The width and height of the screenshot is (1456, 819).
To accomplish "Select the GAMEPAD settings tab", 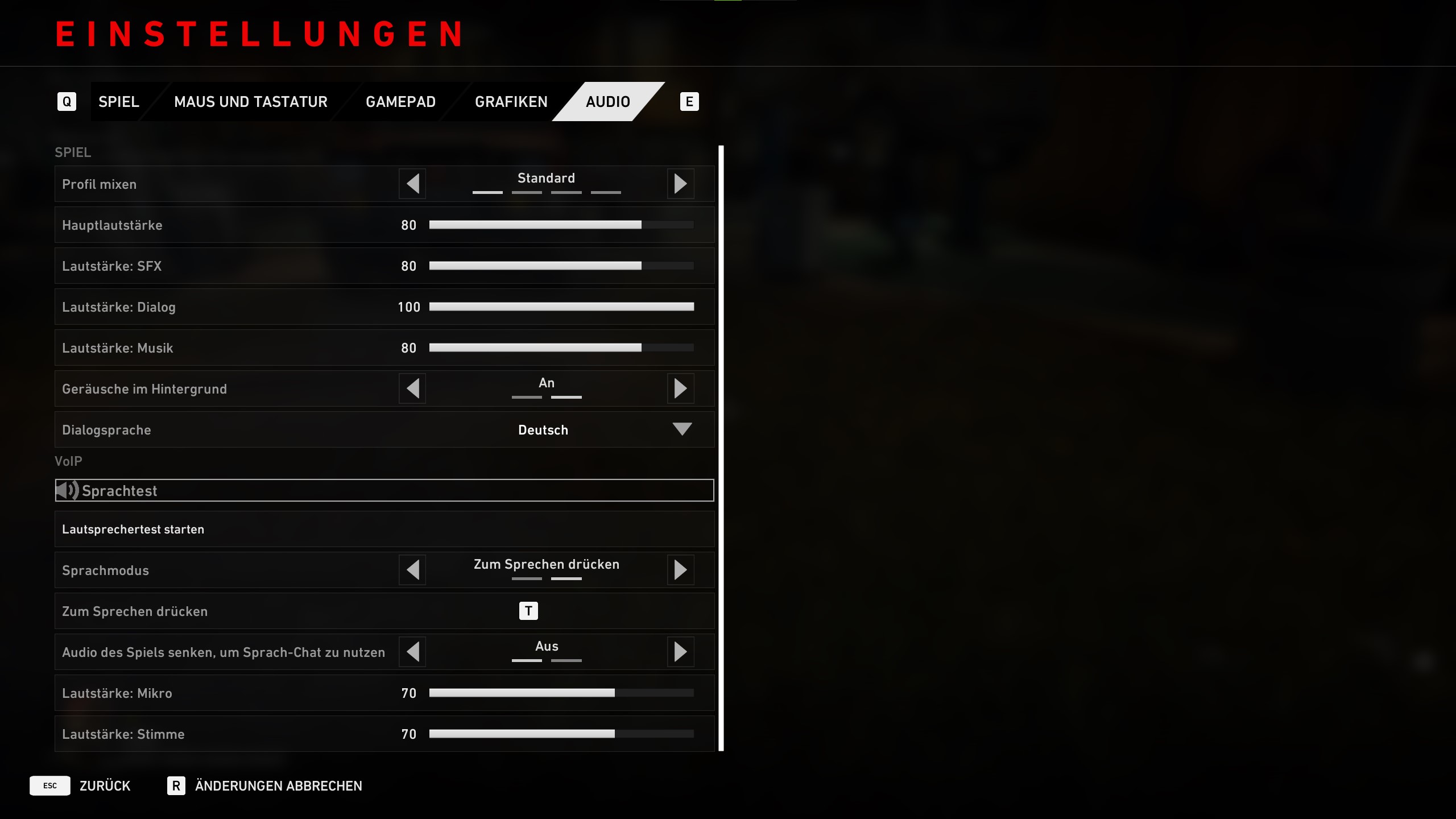I will pos(400,102).
